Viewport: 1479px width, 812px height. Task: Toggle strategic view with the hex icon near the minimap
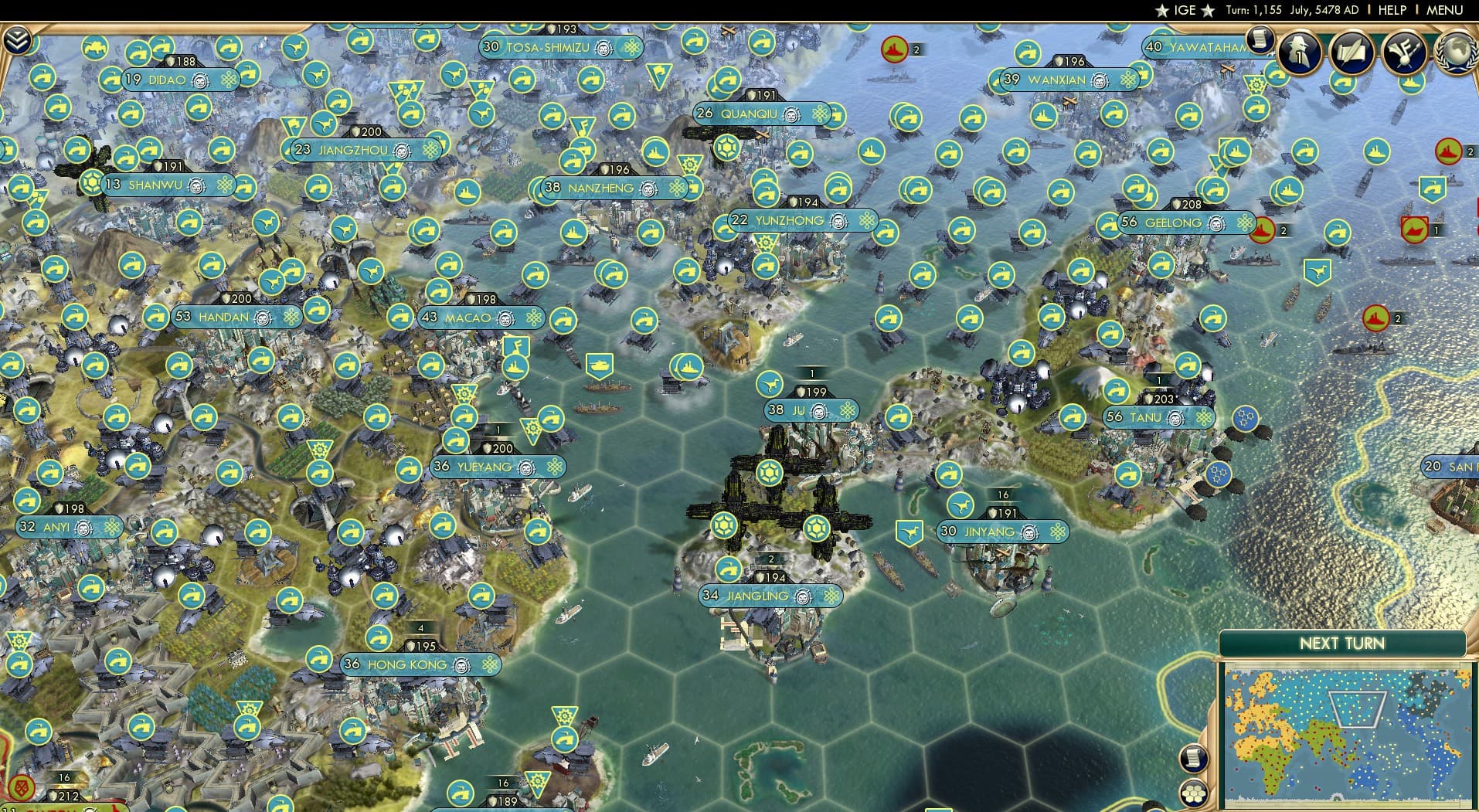tap(1195, 792)
